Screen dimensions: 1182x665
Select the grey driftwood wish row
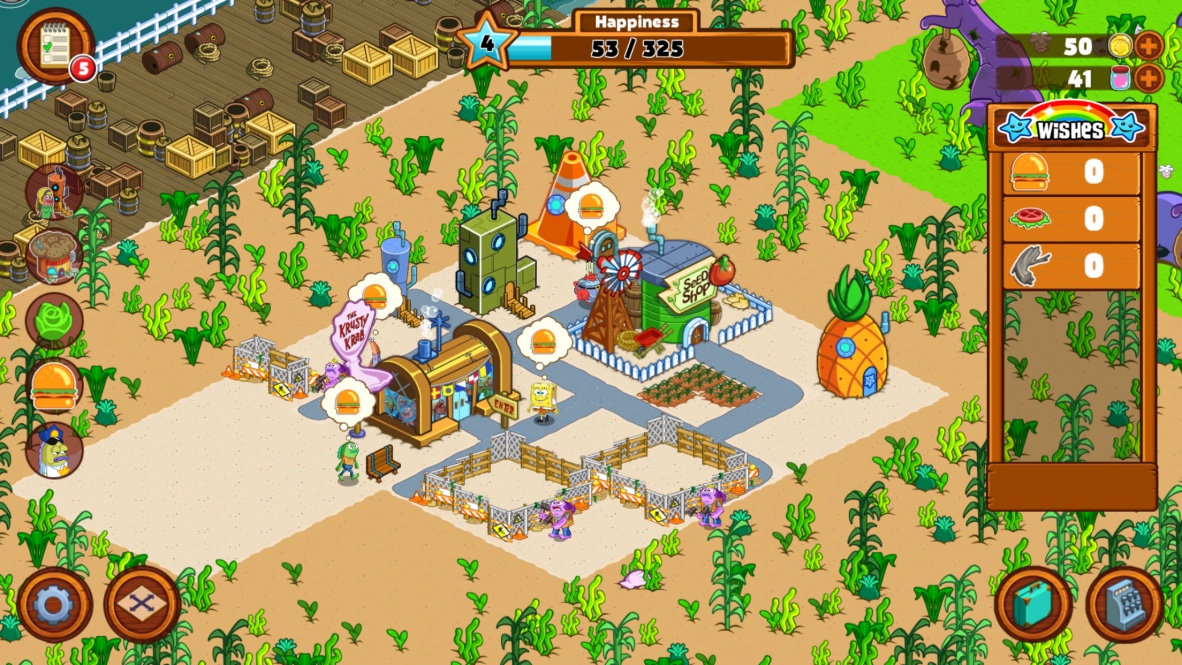tap(1071, 266)
